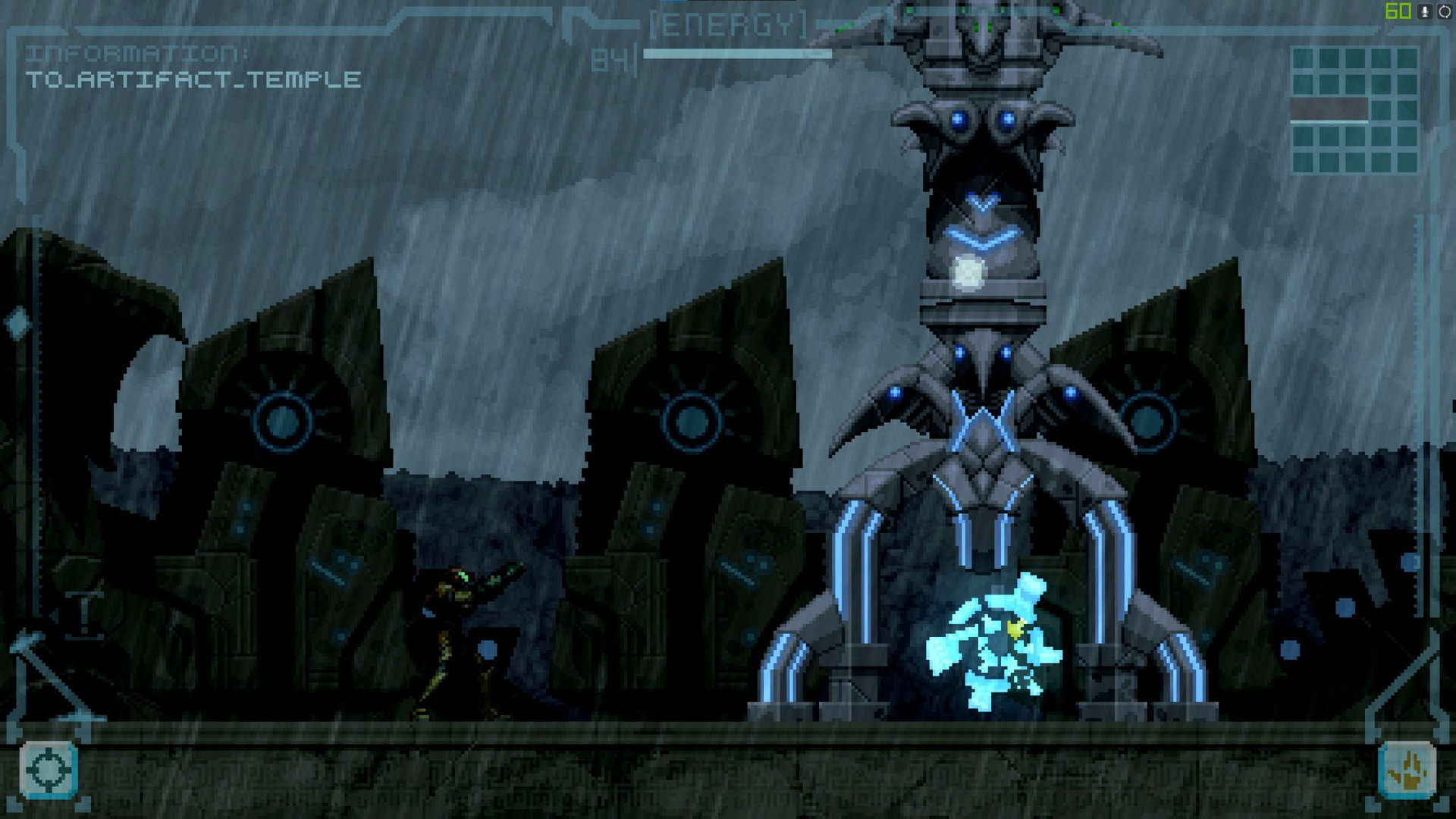Viewport: 1456px width, 819px height.
Task: Toggle the microphone overlay icon
Action: click(1425, 11)
